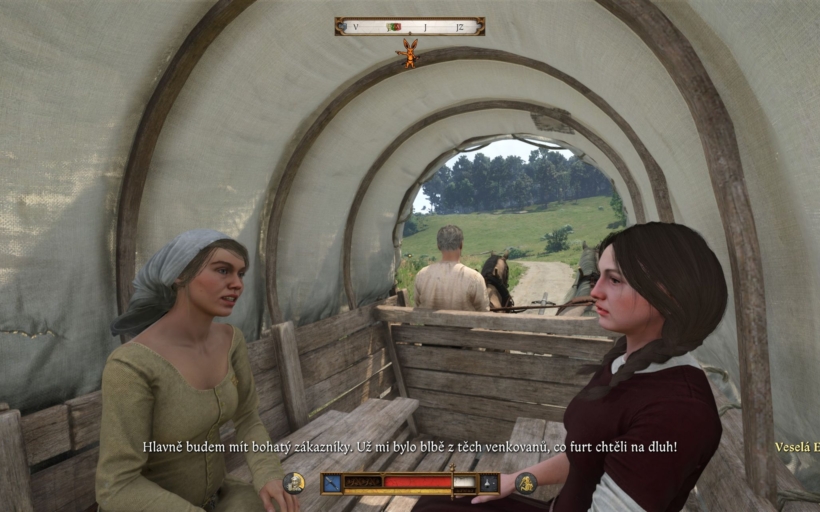Click the compass bar at the top
Viewport: 820px width, 512px height.
pyautogui.click(x=409, y=26)
